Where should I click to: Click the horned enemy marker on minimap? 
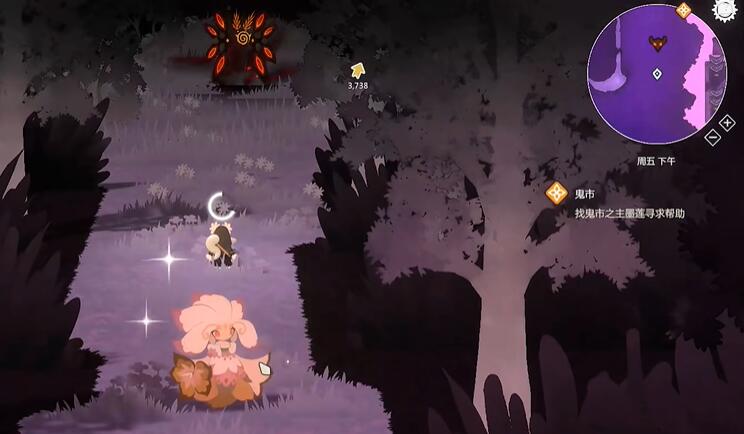[657, 42]
